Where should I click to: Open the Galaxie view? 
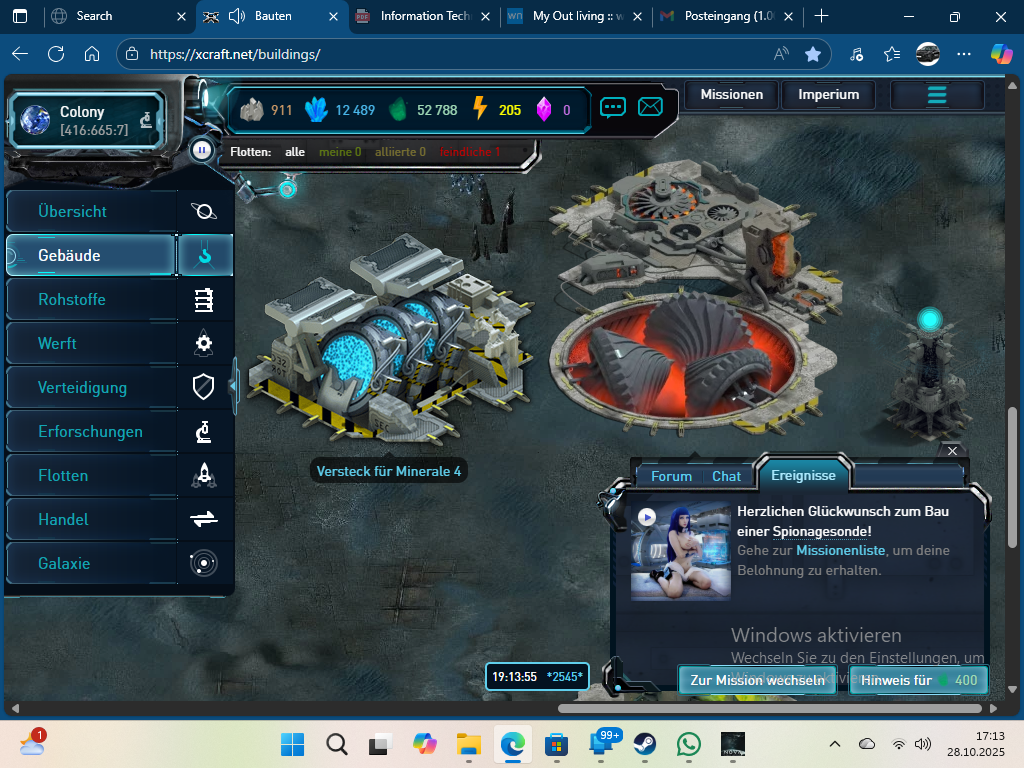64,564
